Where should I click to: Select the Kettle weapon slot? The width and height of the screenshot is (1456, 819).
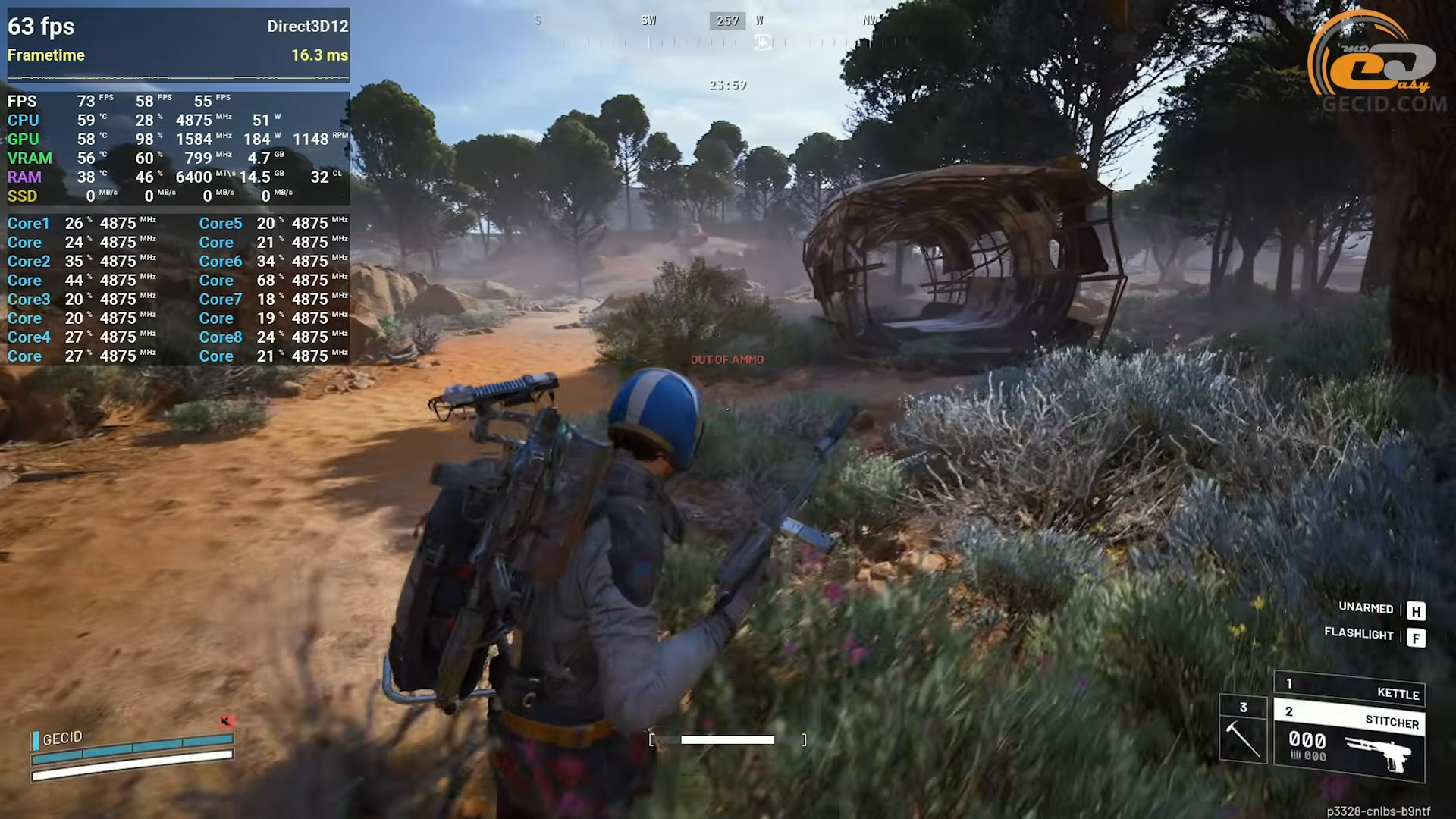(1350, 689)
